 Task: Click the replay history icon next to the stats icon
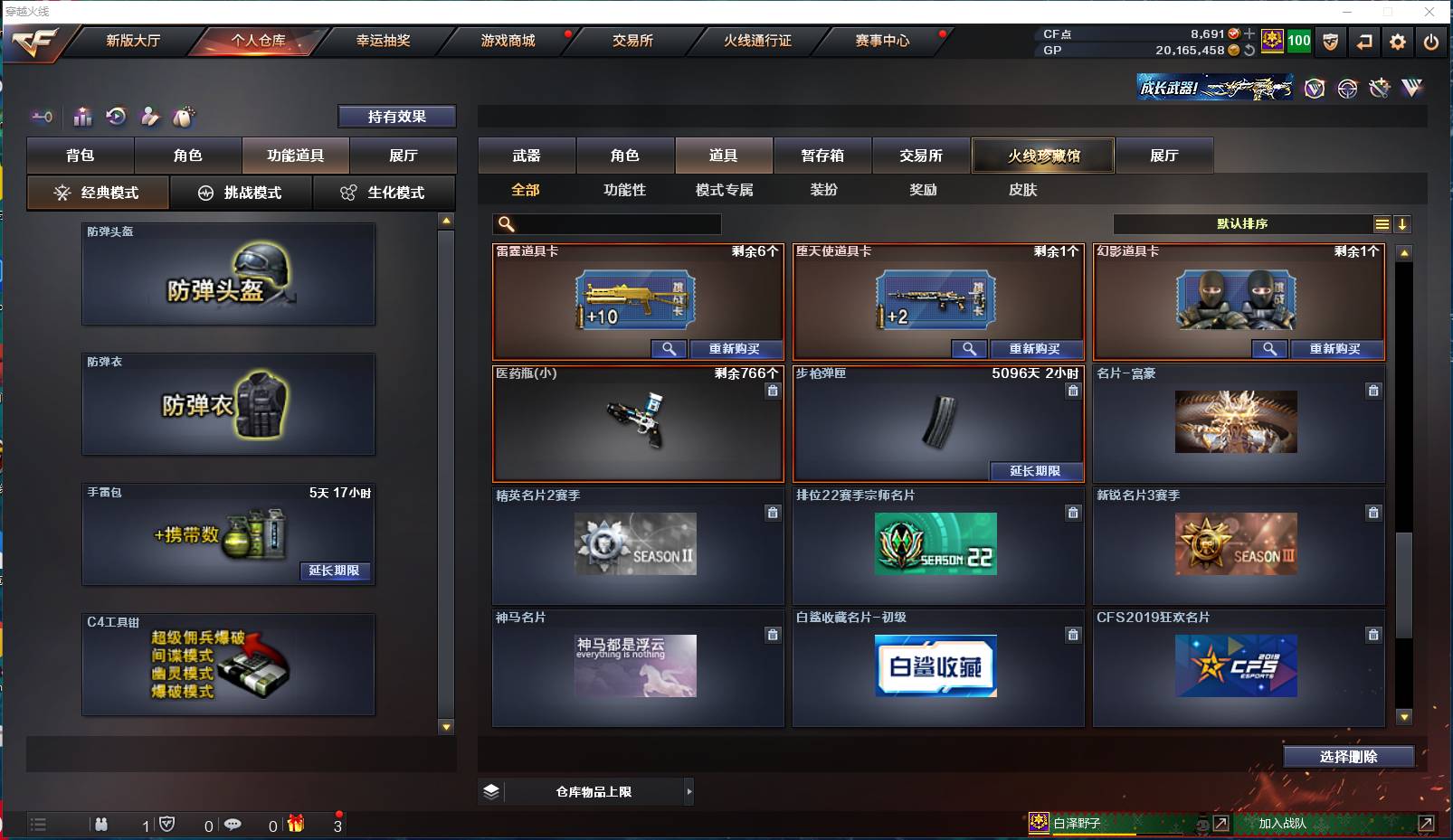click(115, 117)
